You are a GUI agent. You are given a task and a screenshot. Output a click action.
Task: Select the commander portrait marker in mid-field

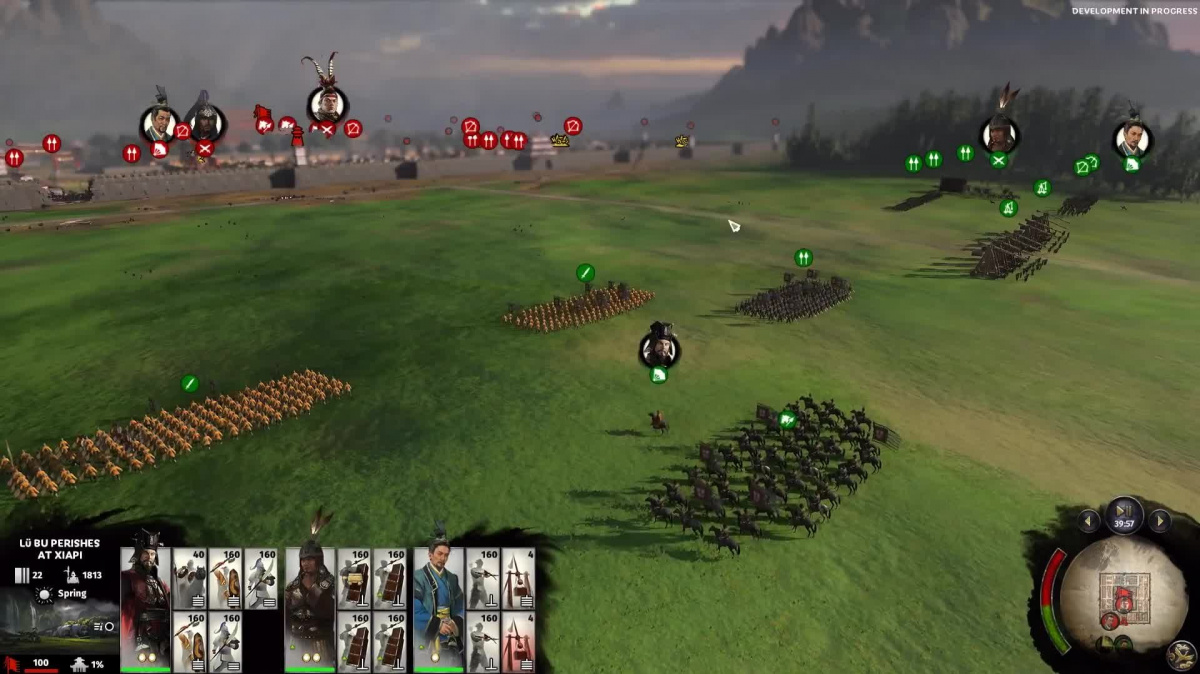coord(660,348)
